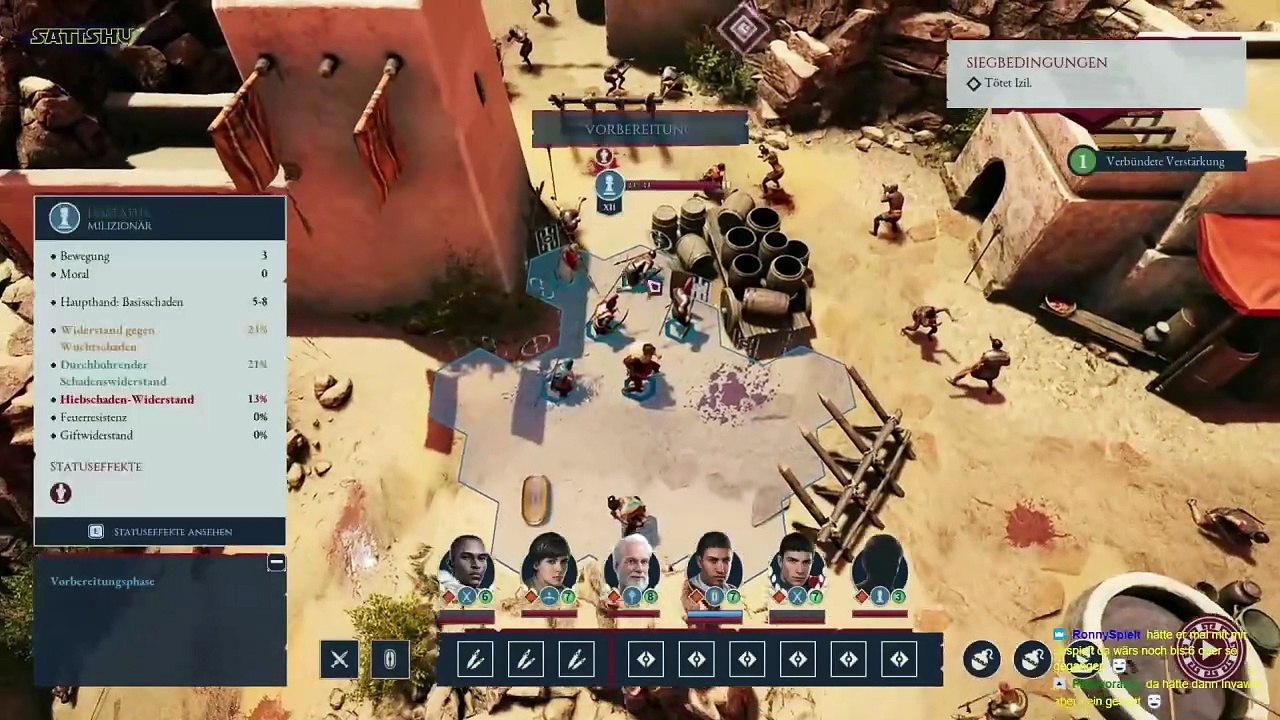Click the status effect icon under Statuseffekte
Screen dimensions: 1280x720
[x=61, y=493]
